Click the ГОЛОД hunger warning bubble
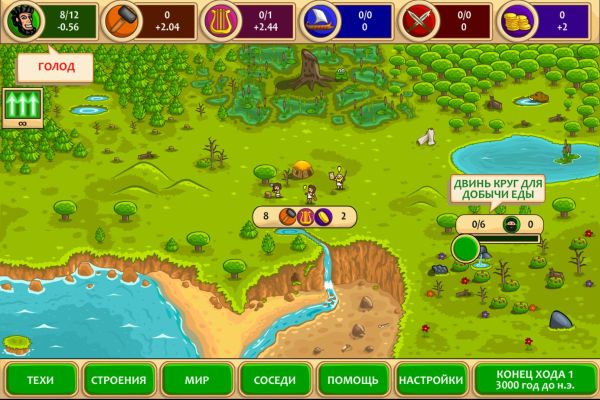 click(54, 67)
